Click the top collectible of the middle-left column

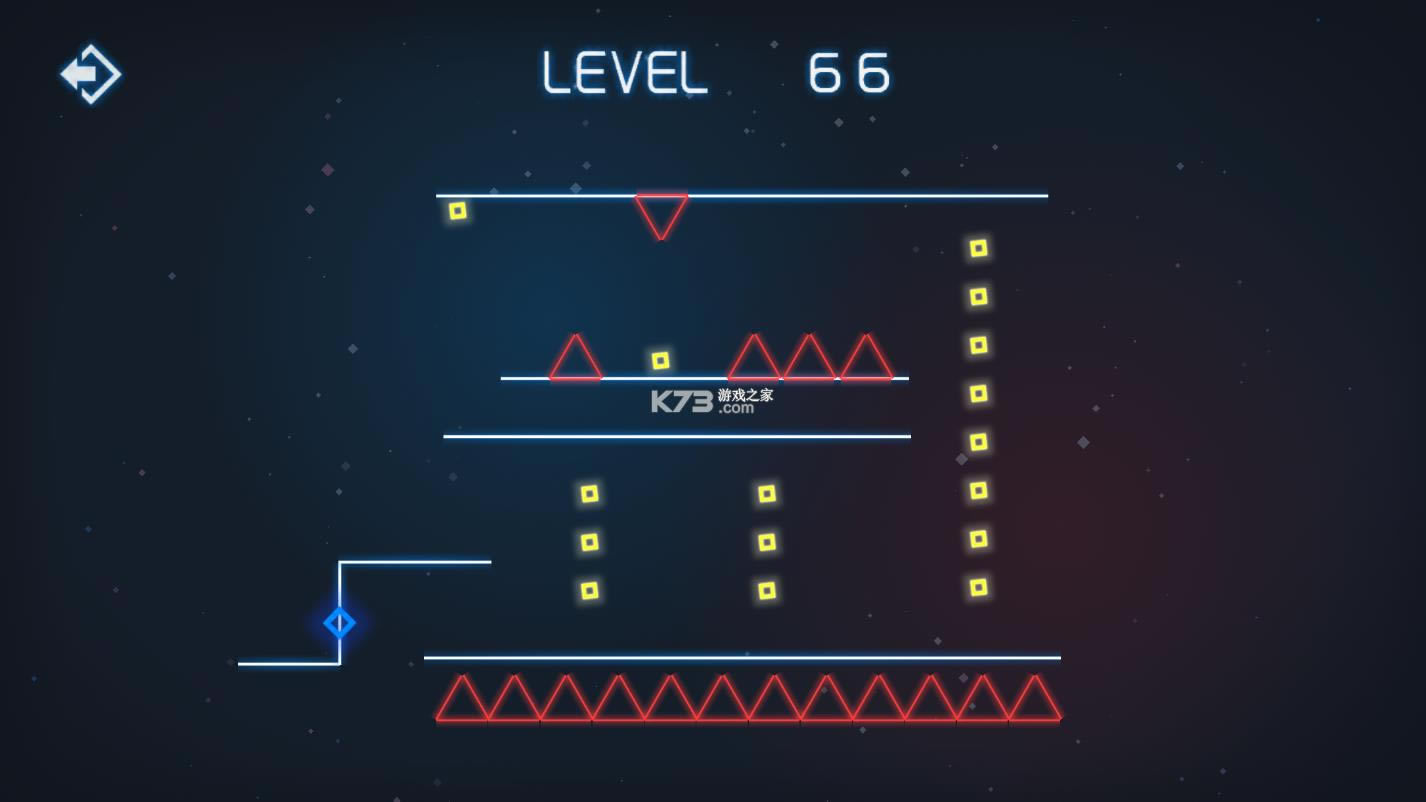pyautogui.click(x=588, y=492)
